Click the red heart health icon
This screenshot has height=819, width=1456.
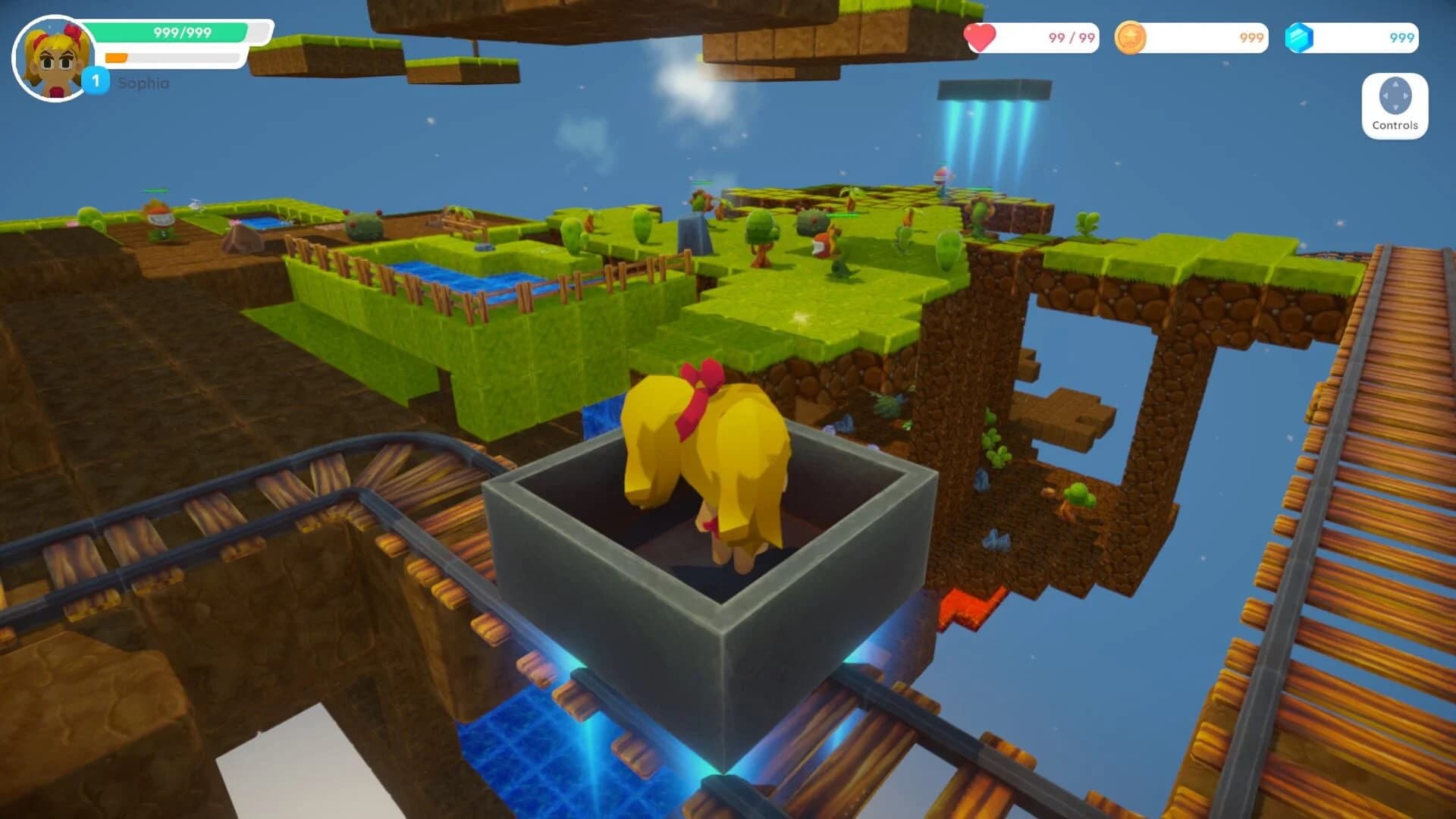[982, 36]
